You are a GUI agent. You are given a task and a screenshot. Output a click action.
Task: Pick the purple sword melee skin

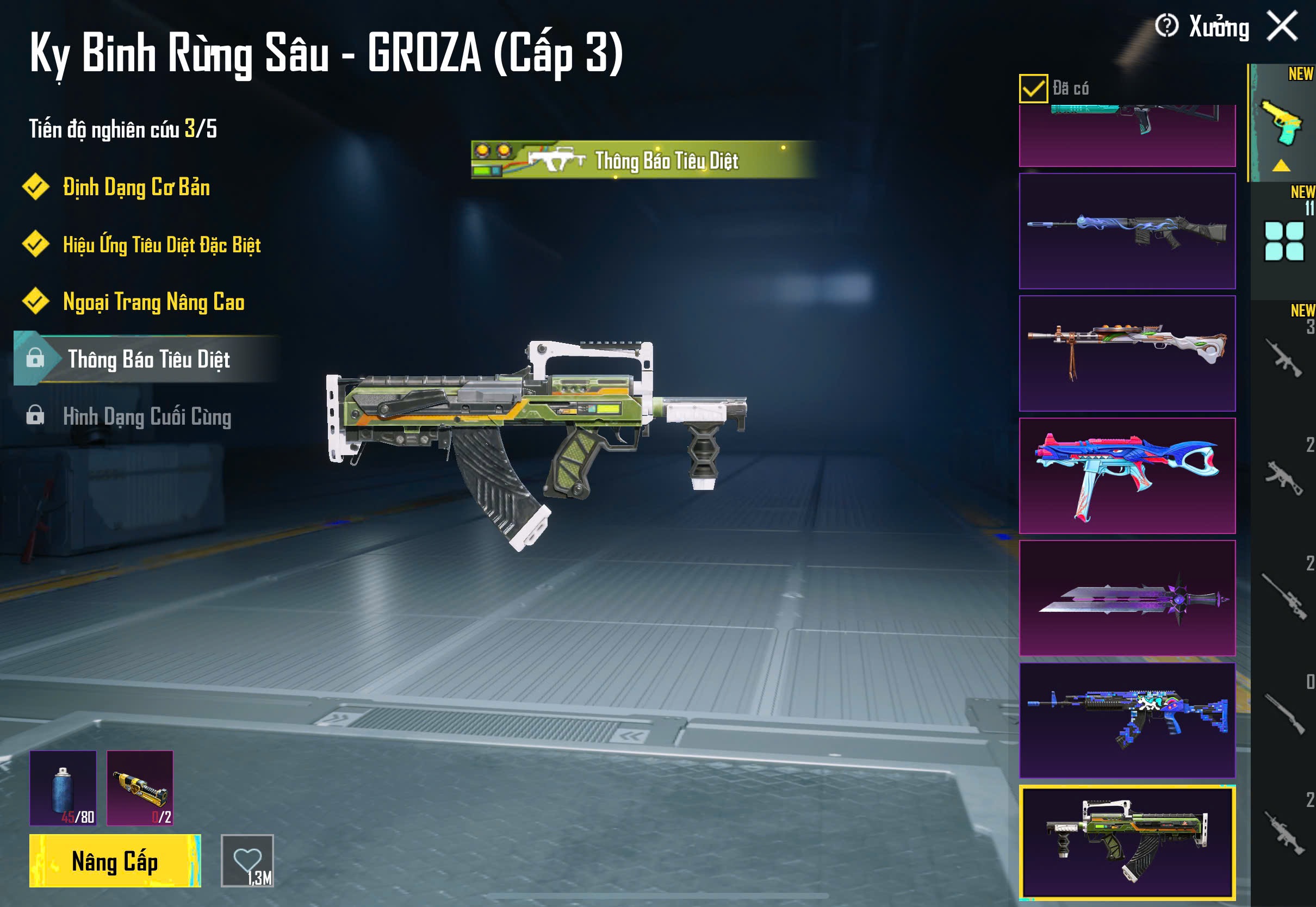click(x=1127, y=598)
